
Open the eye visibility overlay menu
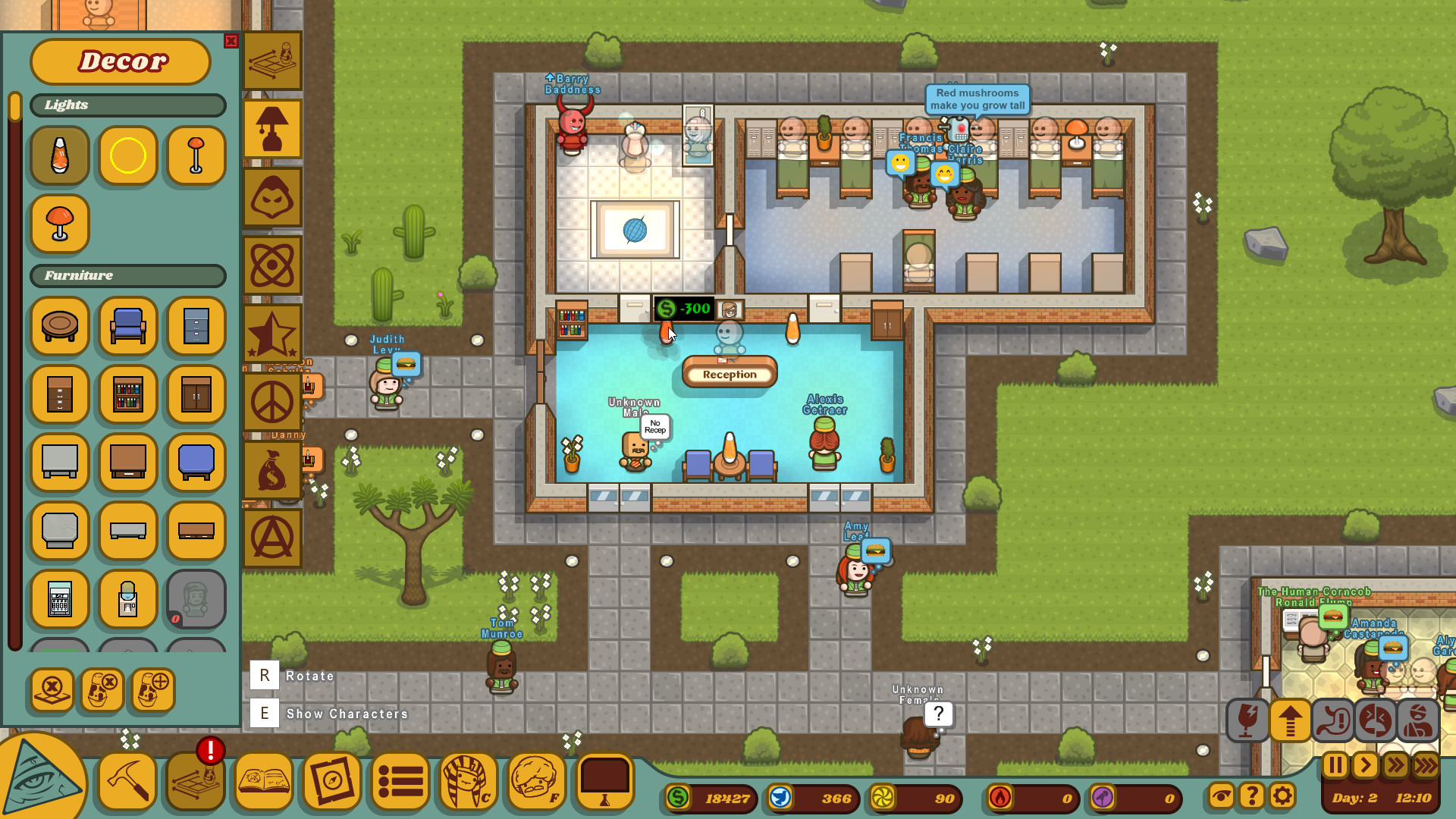click(x=1221, y=796)
